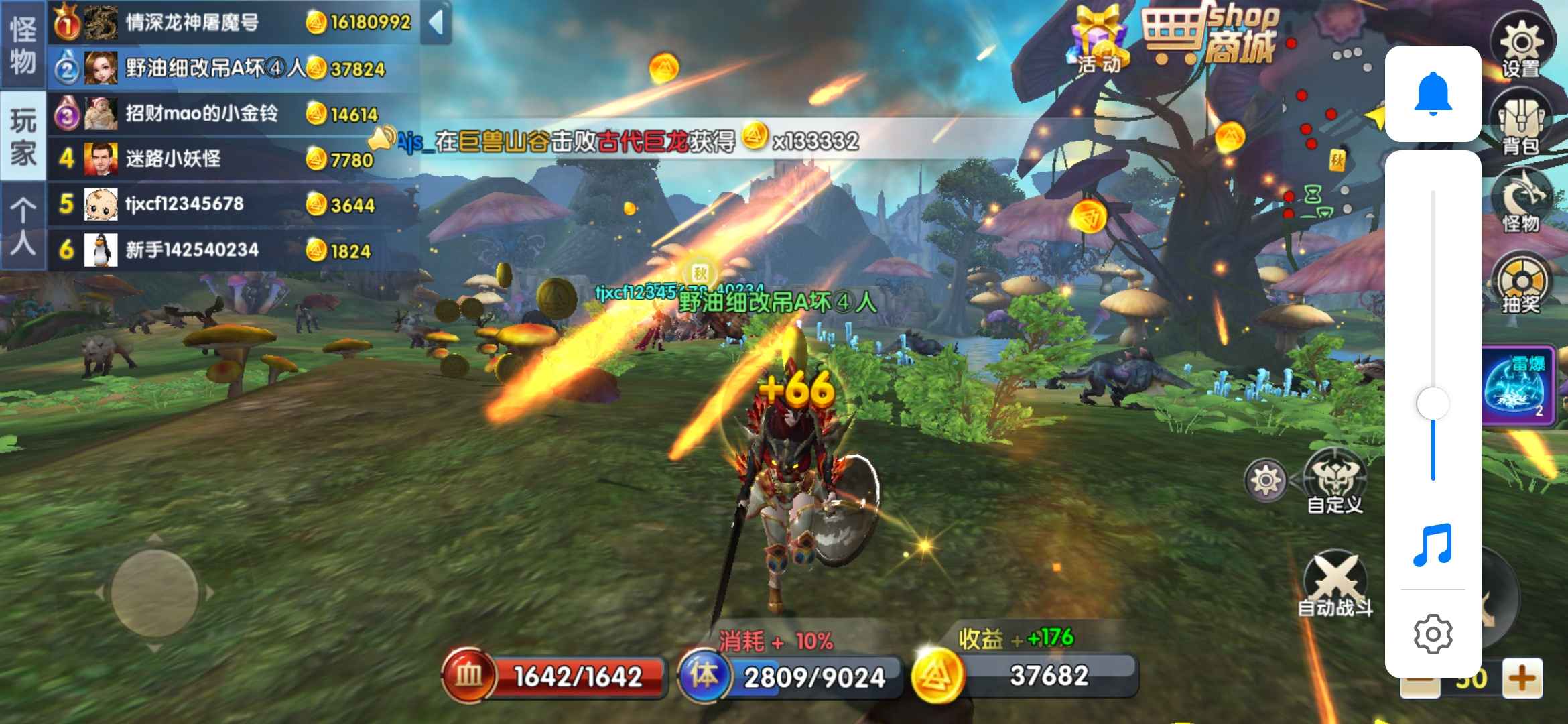Open the 个人 leaderboard tab
Screen dimensions: 1568x724
pos(23,227)
